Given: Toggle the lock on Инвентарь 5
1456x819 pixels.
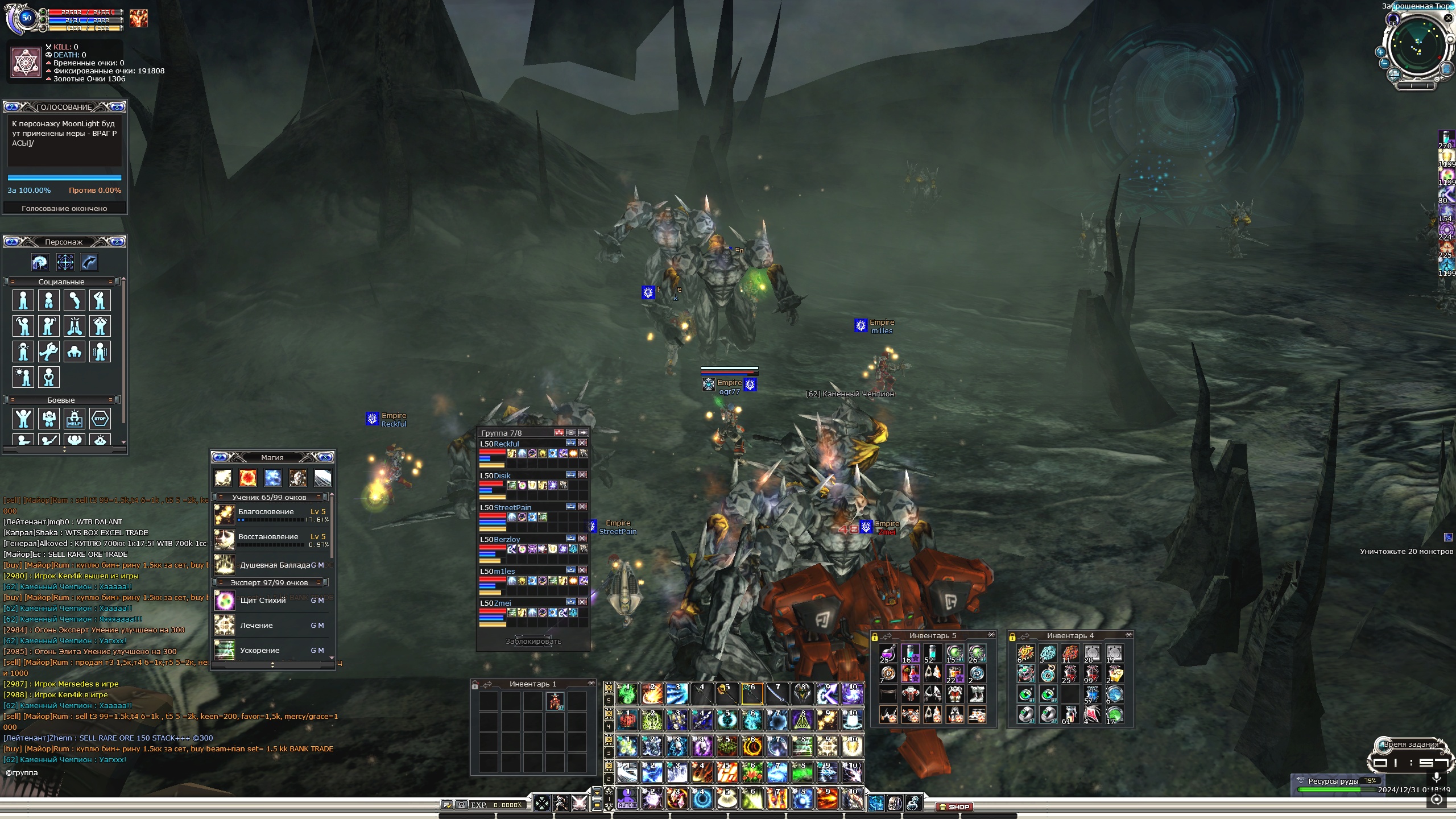Looking at the screenshot, I should pos(875,636).
